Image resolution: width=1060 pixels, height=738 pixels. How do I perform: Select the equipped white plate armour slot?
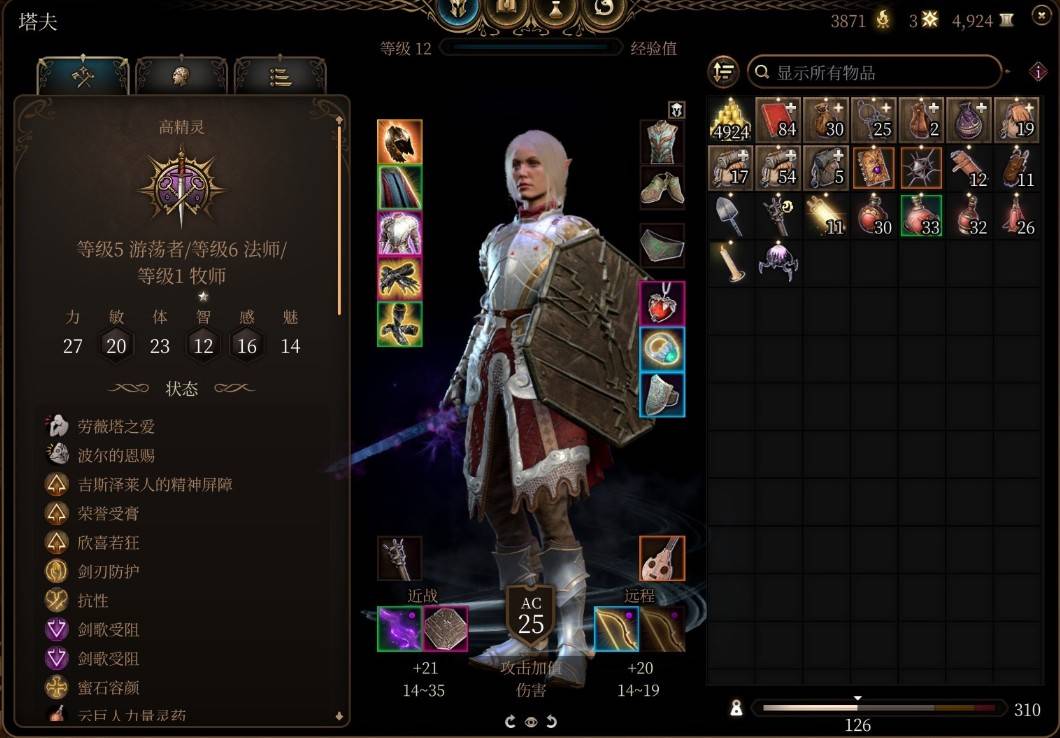(399, 233)
